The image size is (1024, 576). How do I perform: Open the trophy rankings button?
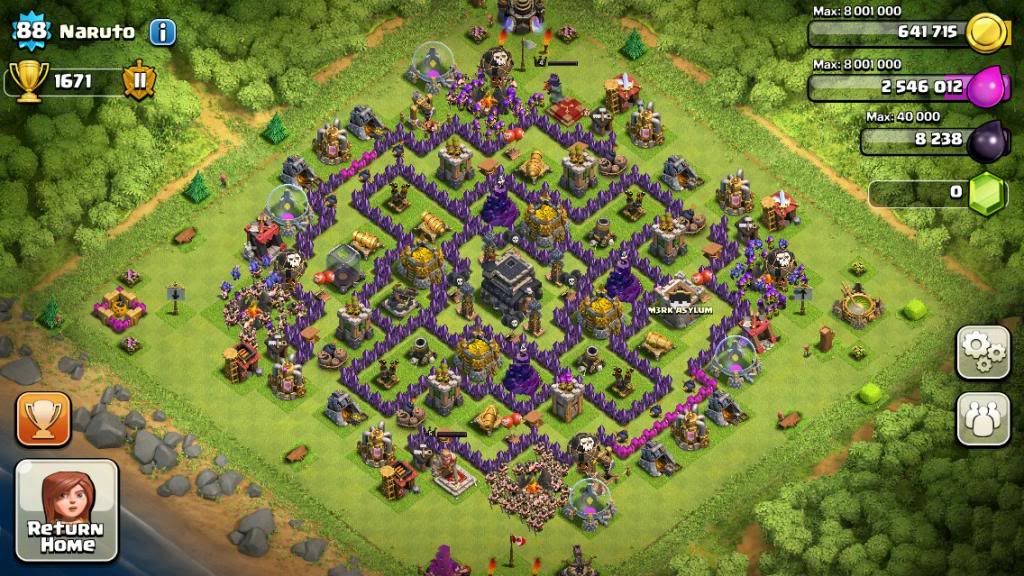click(x=43, y=419)
